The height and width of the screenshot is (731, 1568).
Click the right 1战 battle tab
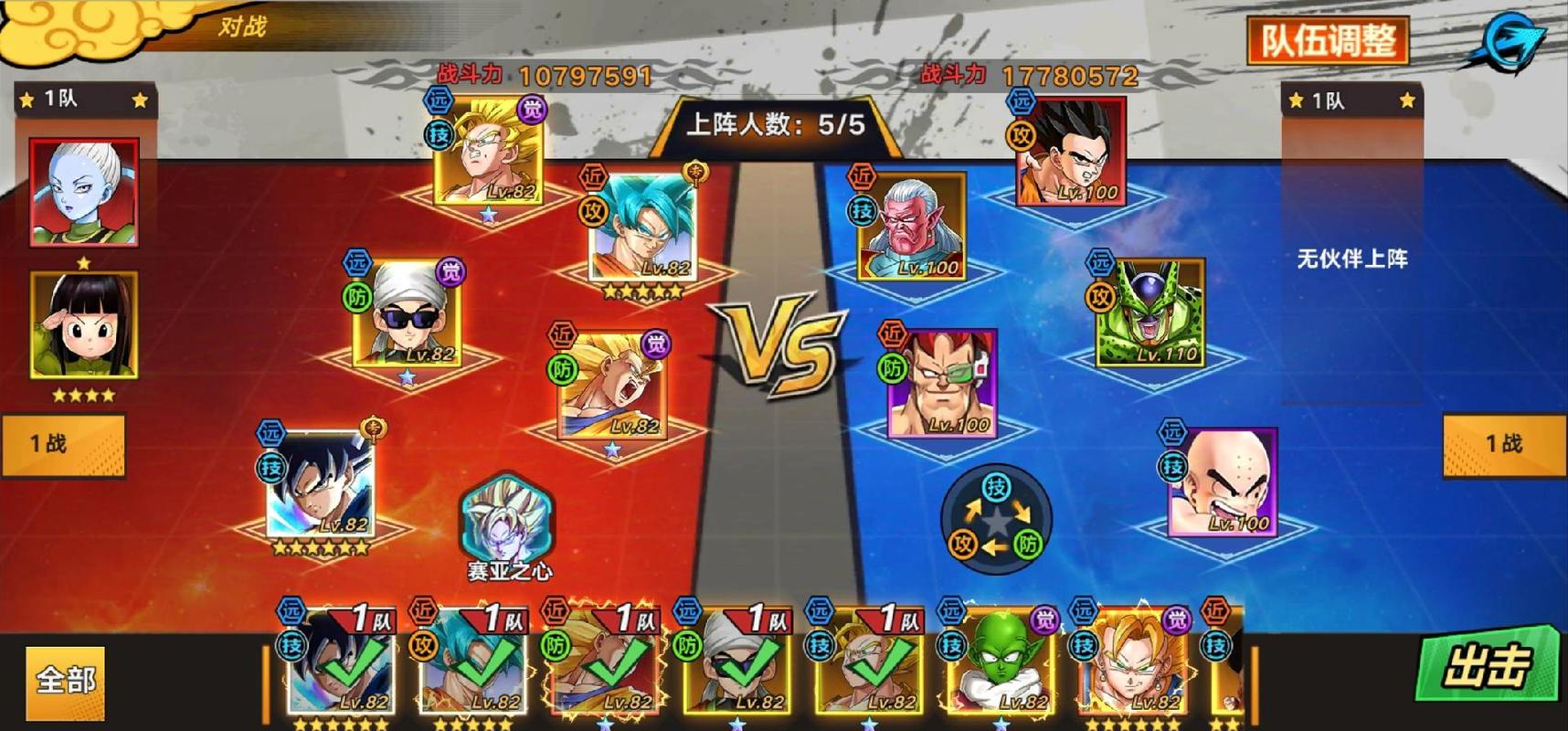coord(1505,445)
